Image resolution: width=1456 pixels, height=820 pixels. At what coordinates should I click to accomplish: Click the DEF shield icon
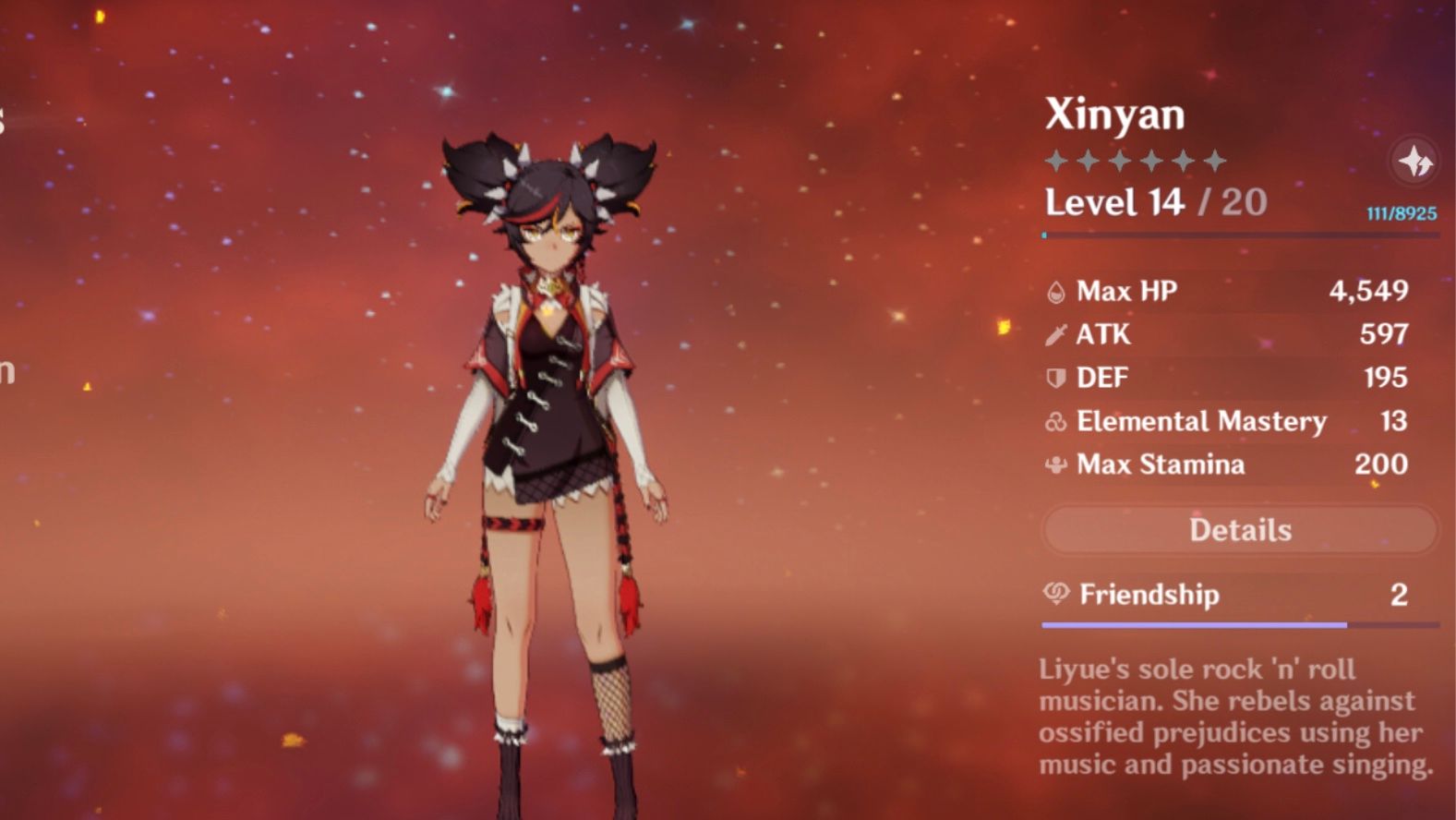coord(1055,378)
